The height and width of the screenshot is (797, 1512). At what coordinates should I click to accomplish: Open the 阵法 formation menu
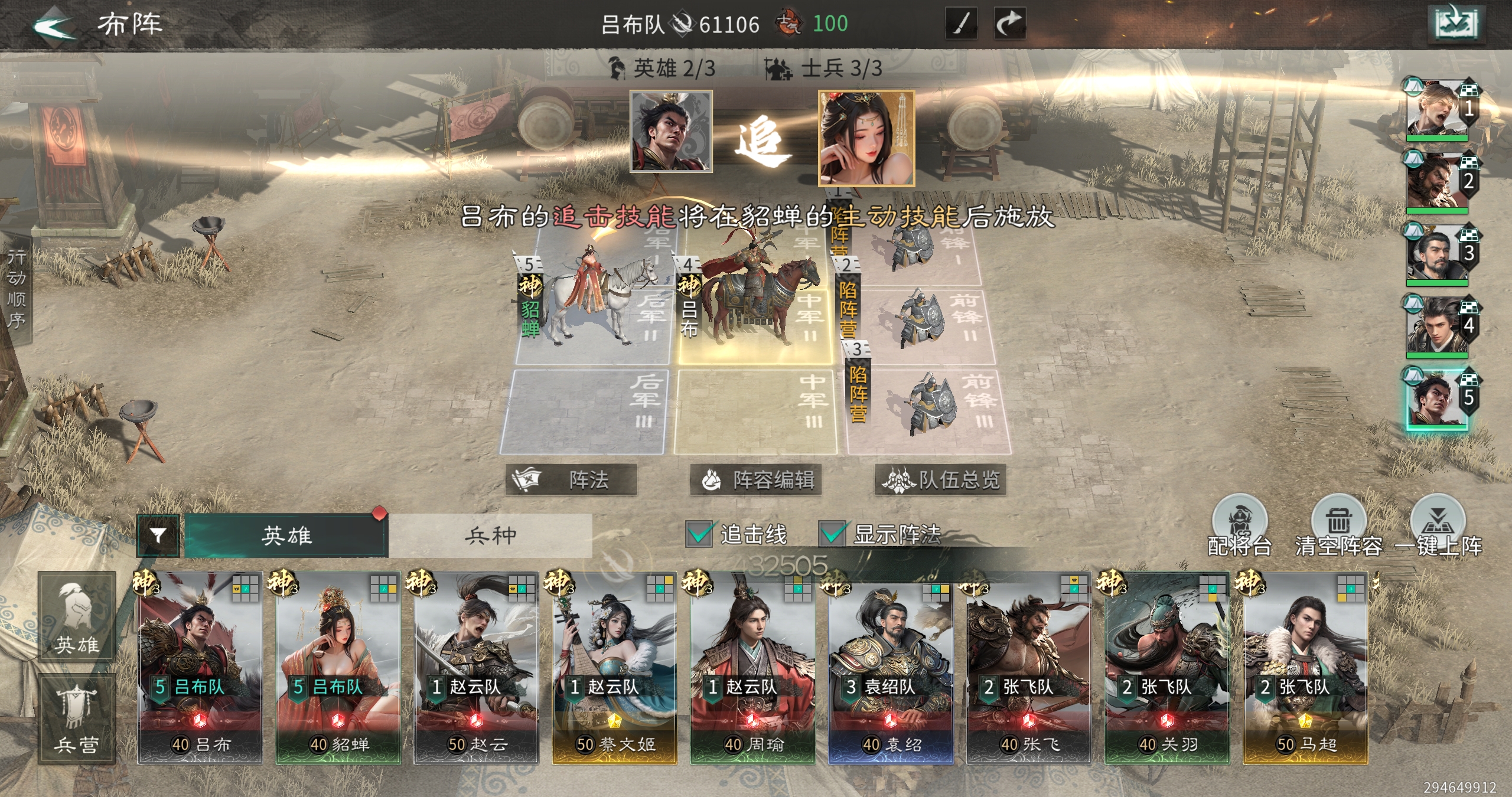[571, 479]
